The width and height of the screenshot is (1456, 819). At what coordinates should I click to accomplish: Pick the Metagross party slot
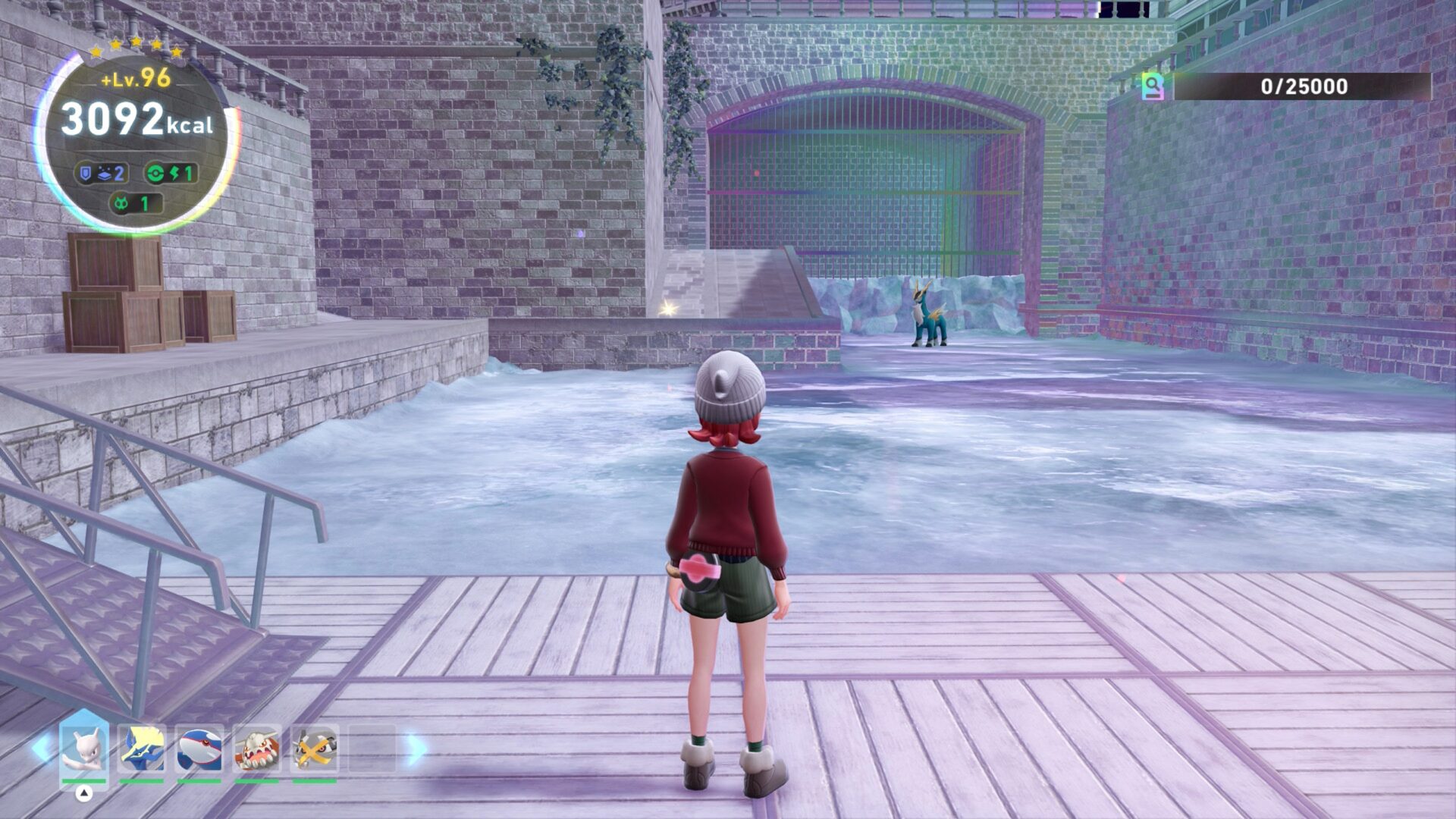[x=314, y=748]
